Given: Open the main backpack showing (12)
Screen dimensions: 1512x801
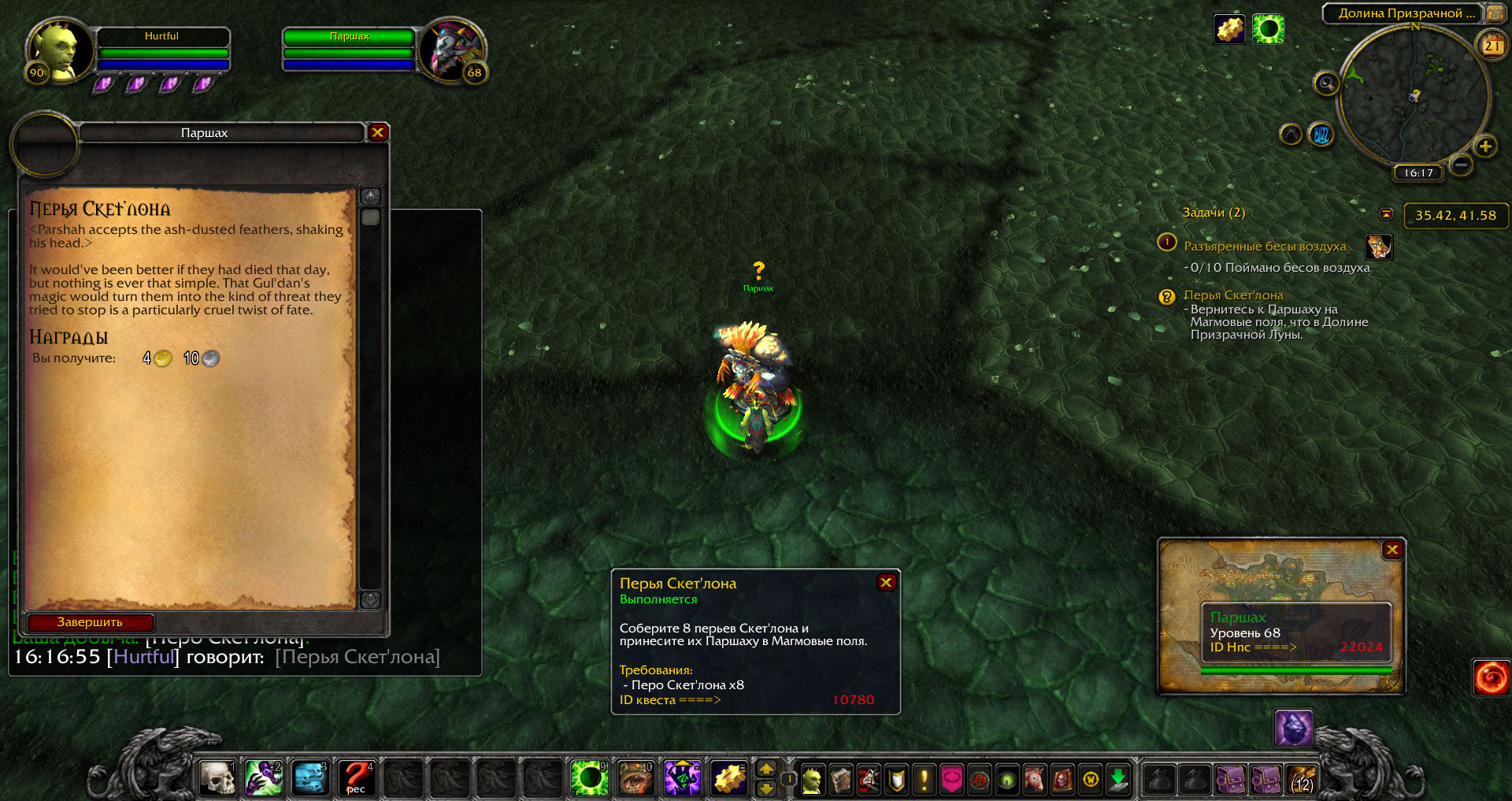Looking at the screenshot, I should click(1302, 780).
